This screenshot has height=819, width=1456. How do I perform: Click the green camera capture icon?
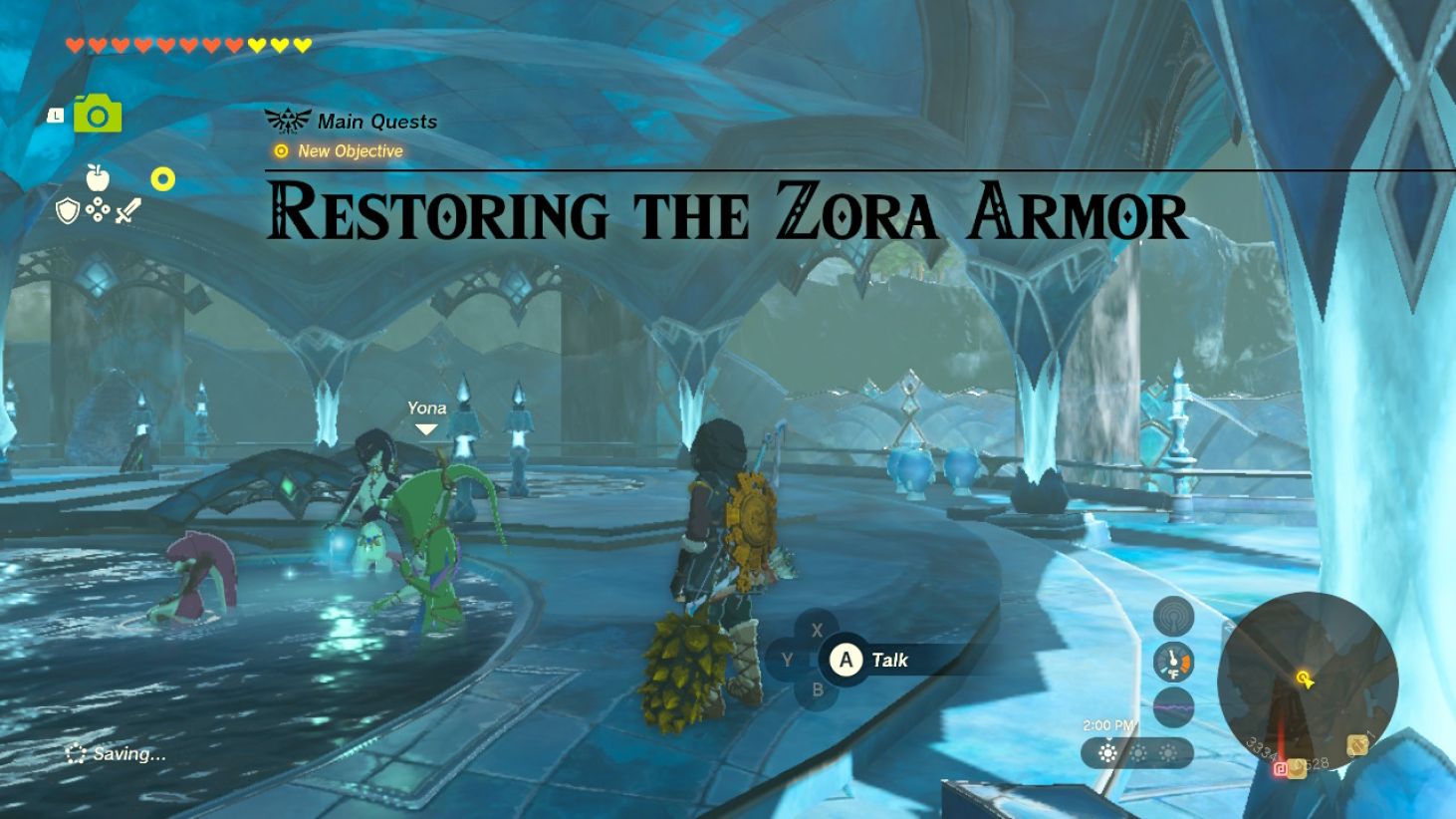pyautogui.click(x=97, y=117)
